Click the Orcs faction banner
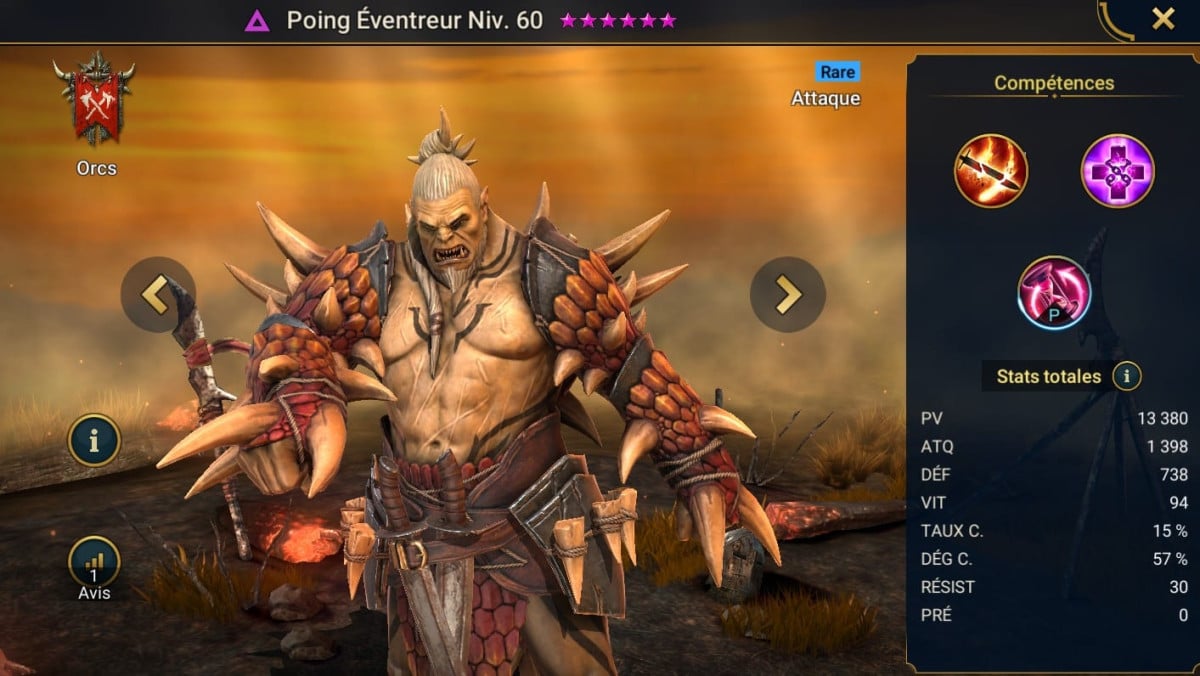Screen dimensions: 1200x676 click(96, 103)
